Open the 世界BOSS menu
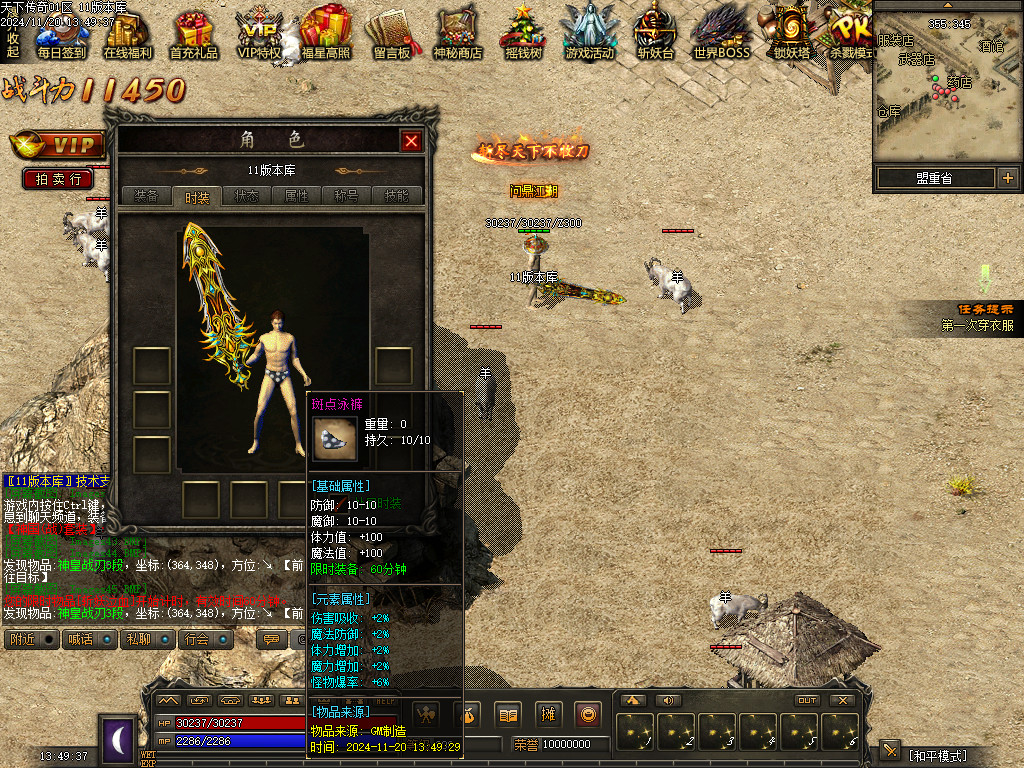1024x768 pixels. click(721, 34)
